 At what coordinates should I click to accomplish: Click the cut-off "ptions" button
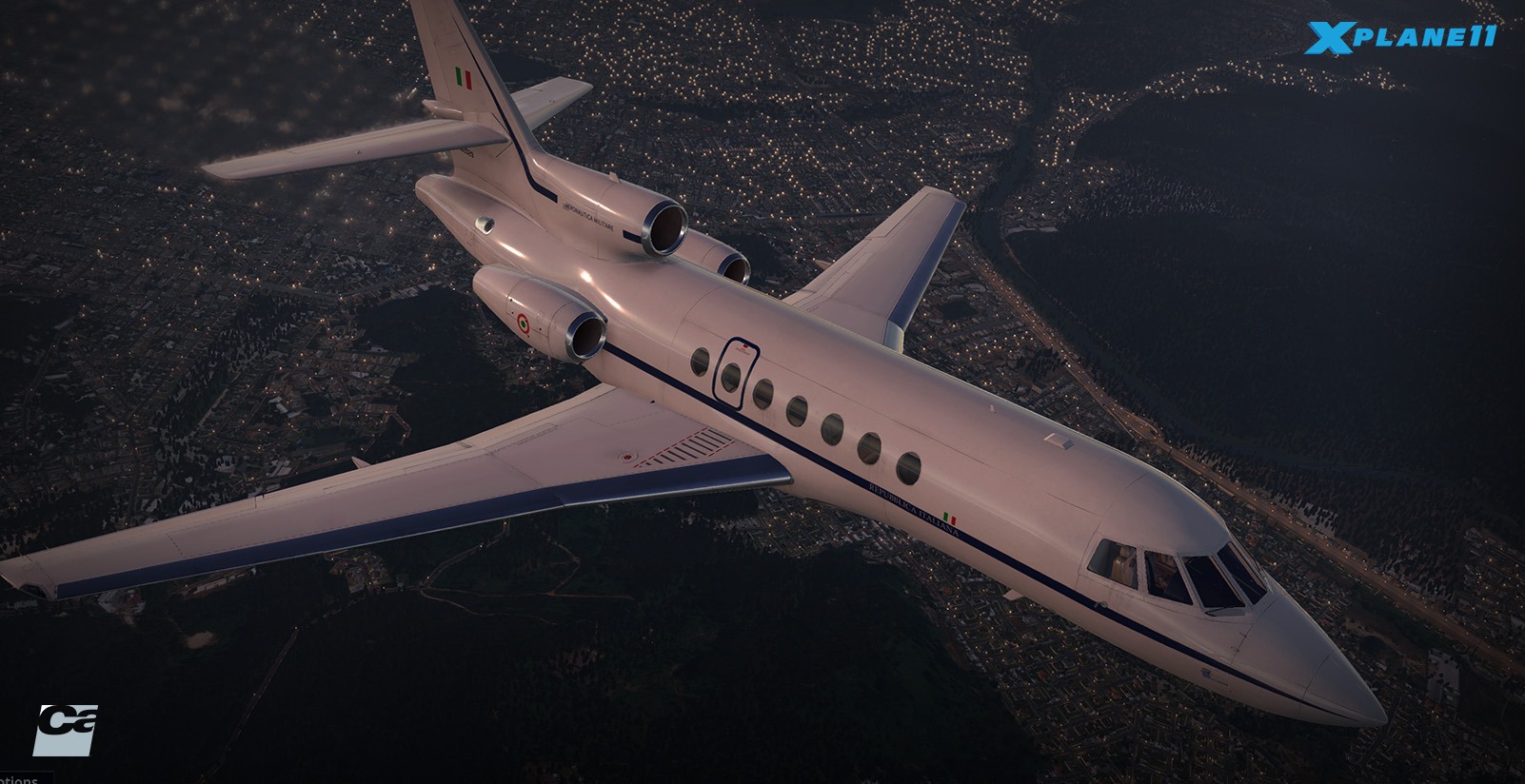point(19,778)
